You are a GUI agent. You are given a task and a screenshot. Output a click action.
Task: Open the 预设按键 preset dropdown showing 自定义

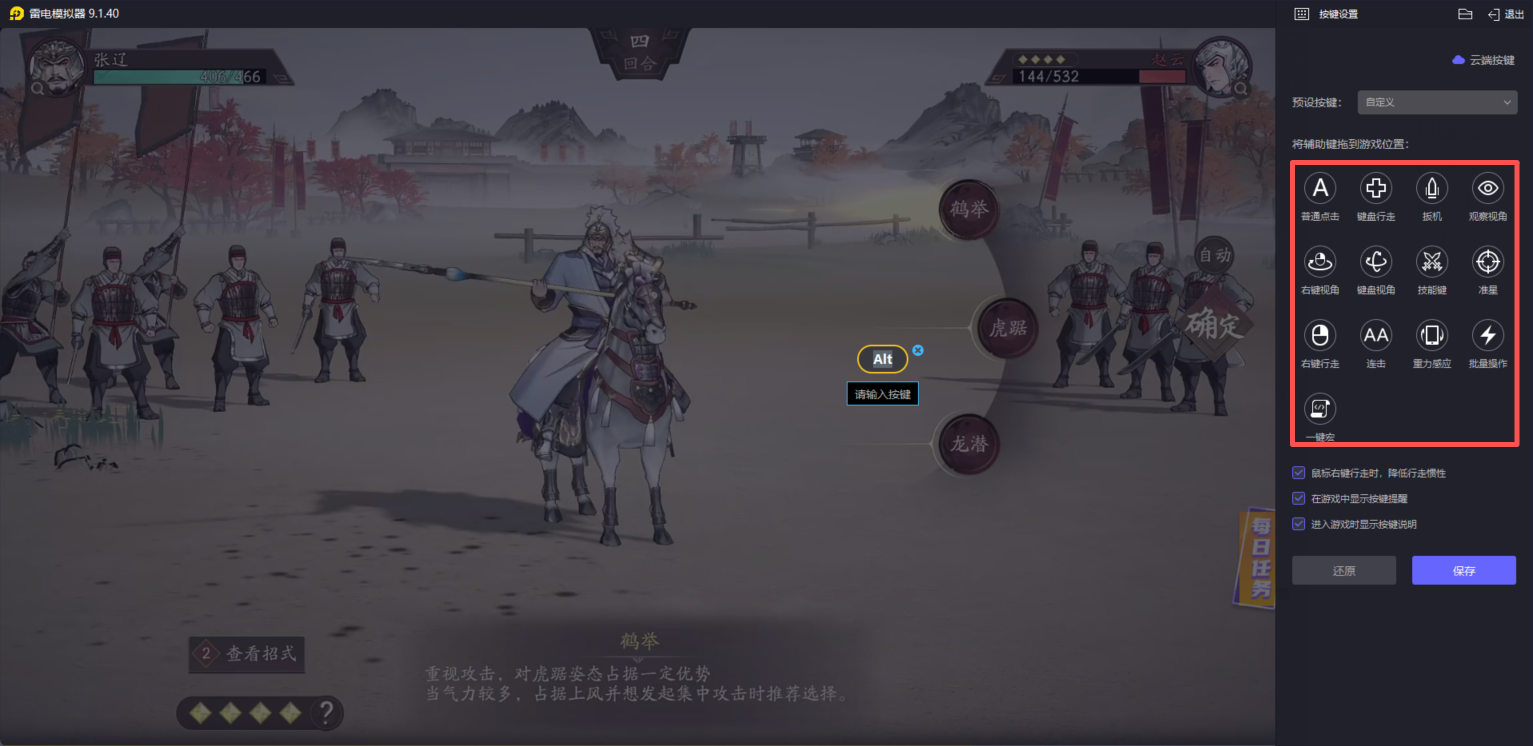1437,102
